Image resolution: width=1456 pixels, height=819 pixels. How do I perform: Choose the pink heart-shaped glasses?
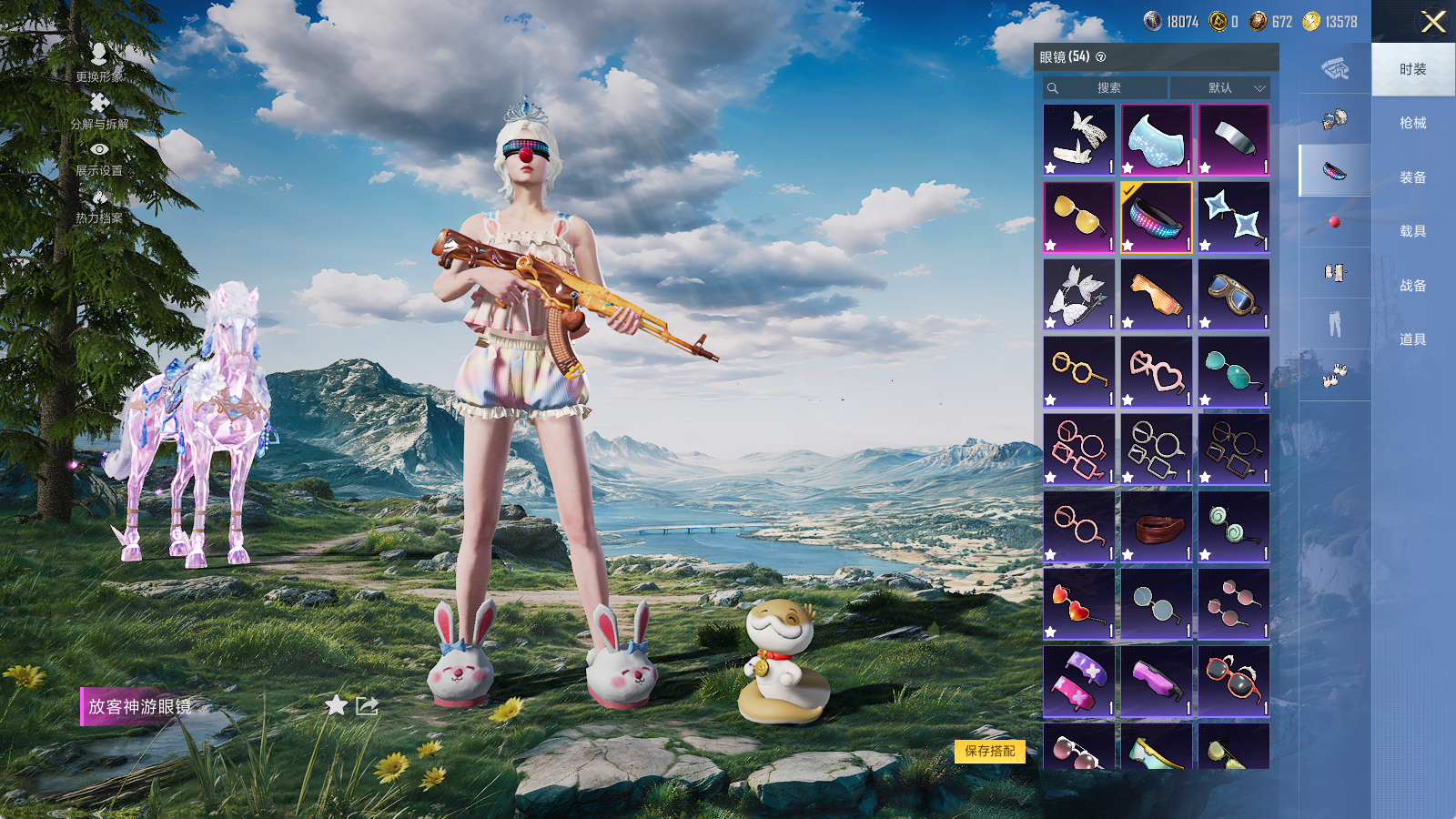tap(1156, 372)
